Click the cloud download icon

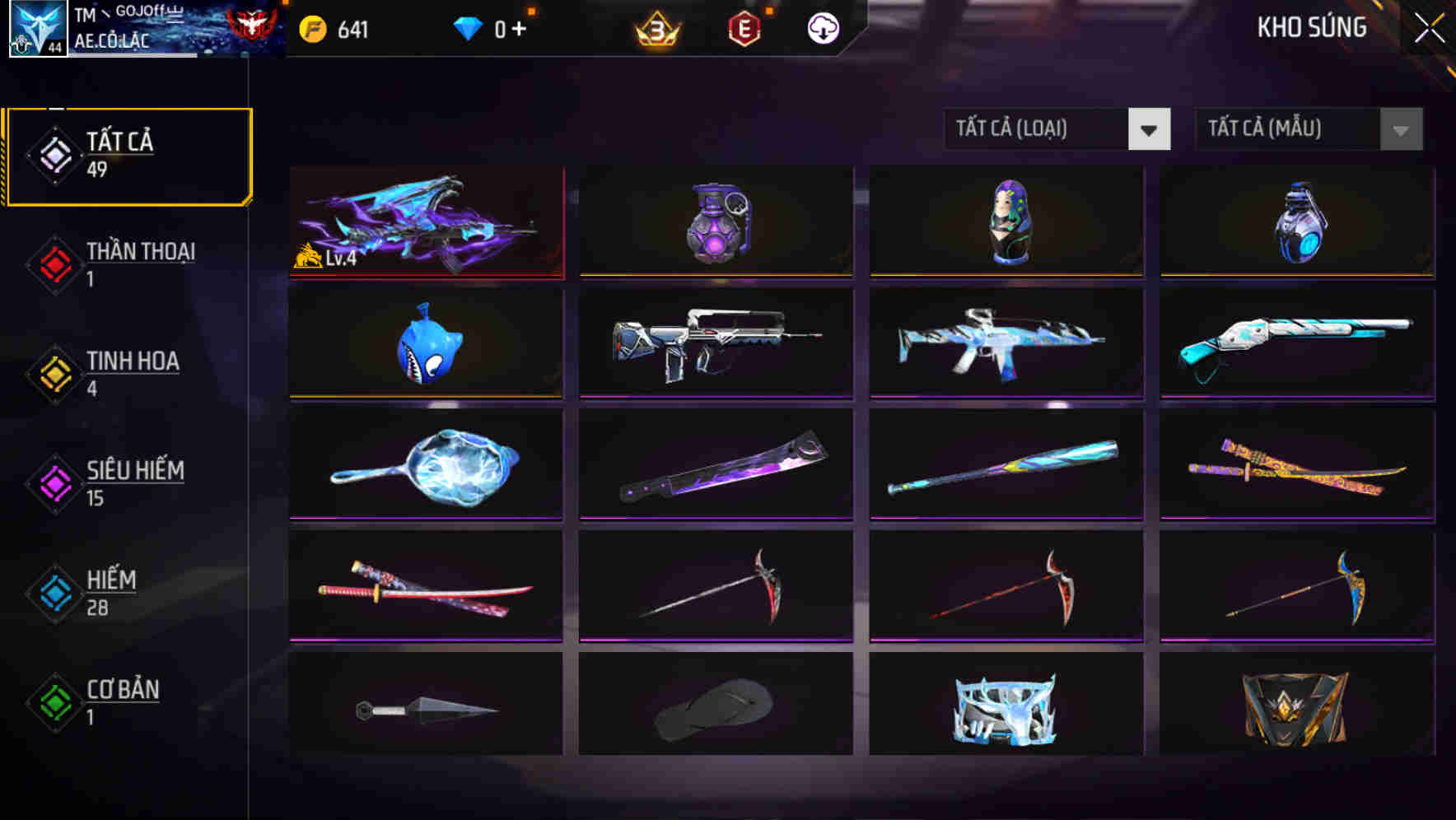pyautogui.click(x=822, y=28)
